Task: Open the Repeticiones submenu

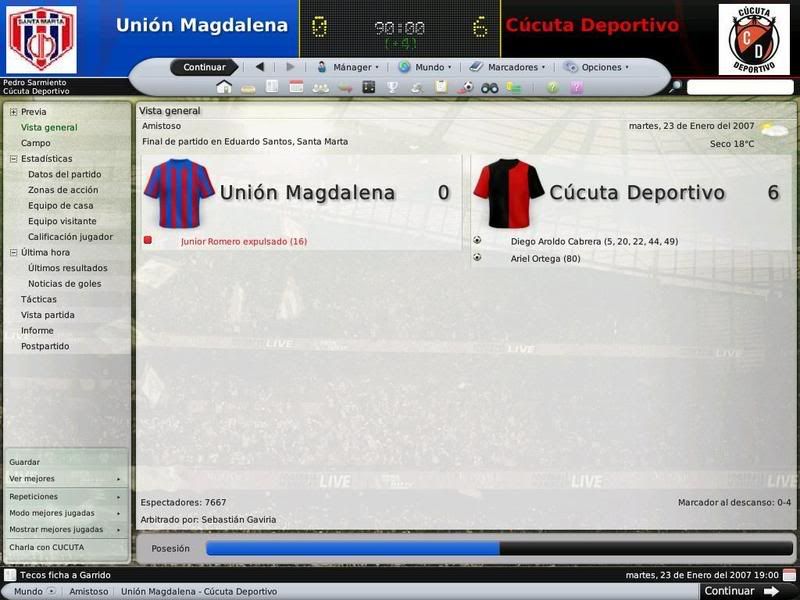Action: [x=34, y=496]
